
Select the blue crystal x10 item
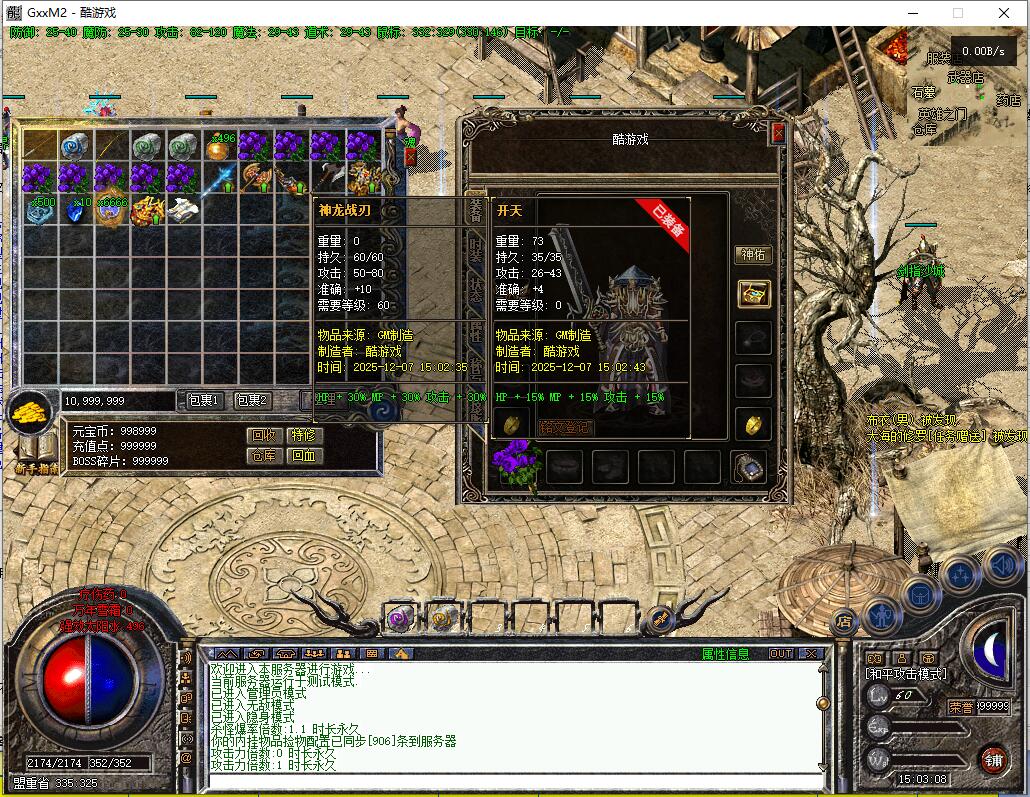click(x=76, y=210)
